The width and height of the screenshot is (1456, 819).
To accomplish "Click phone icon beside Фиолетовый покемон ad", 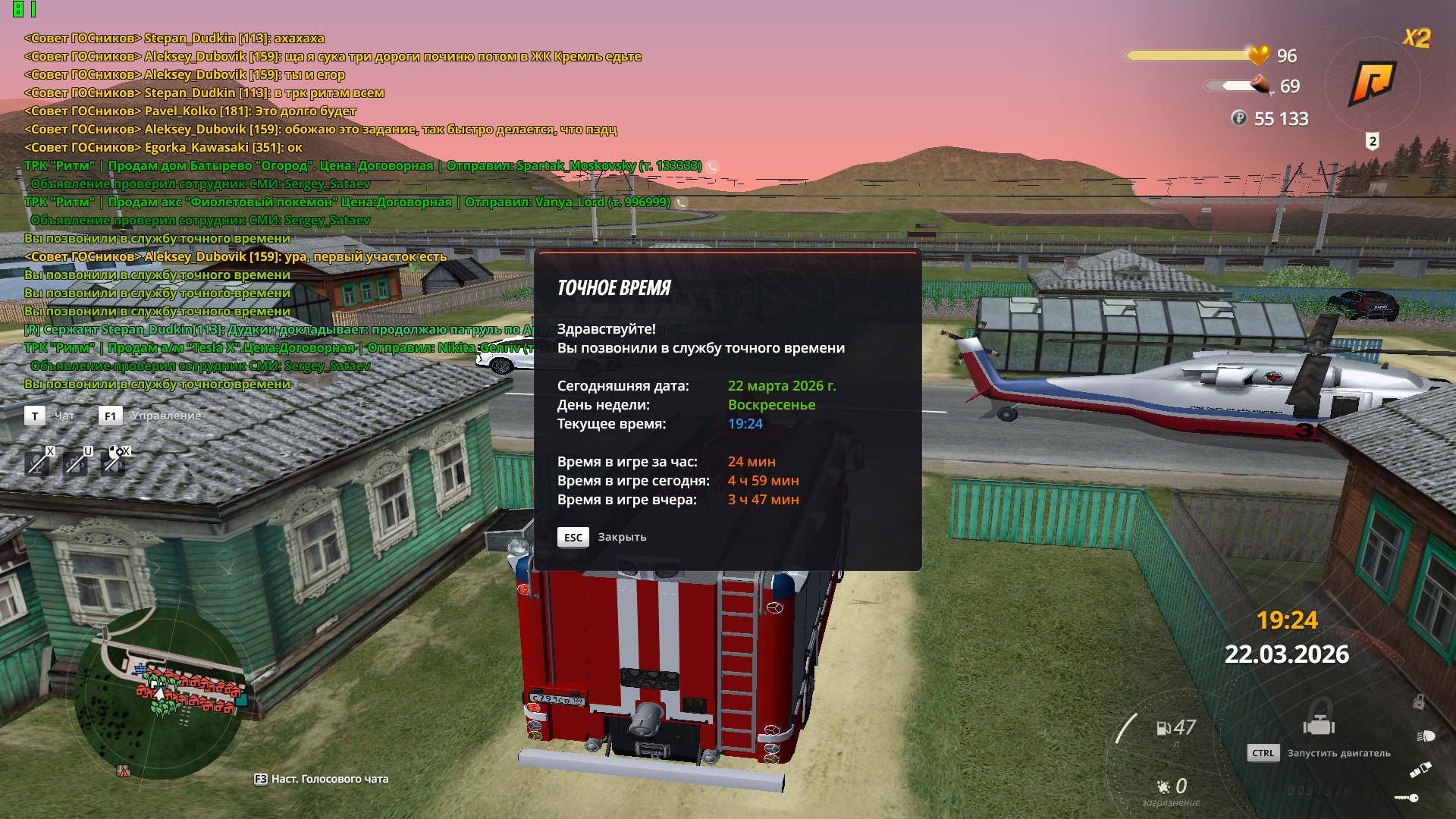I will (681, 202).
